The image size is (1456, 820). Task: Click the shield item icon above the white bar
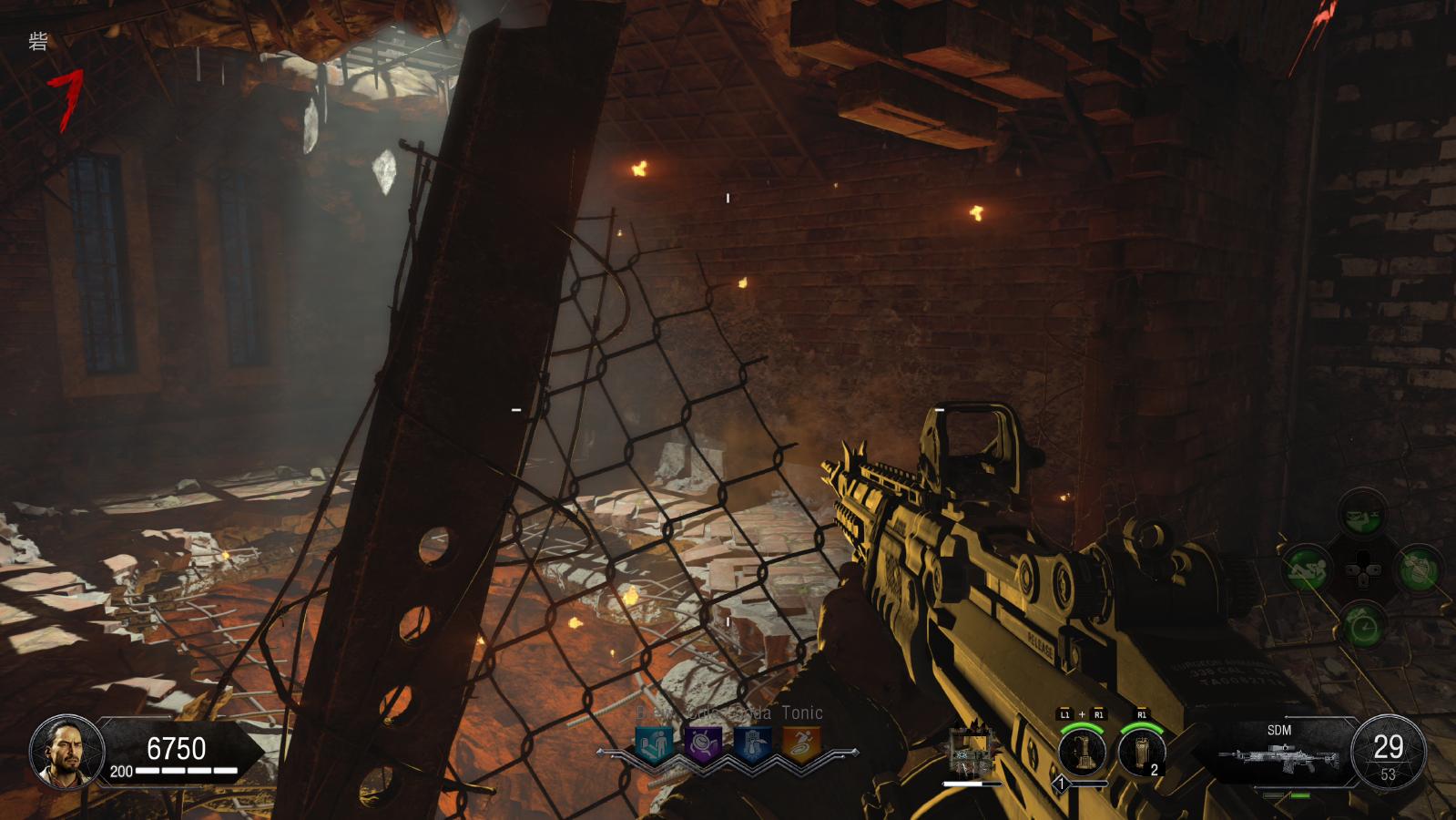tap(971, 753)
